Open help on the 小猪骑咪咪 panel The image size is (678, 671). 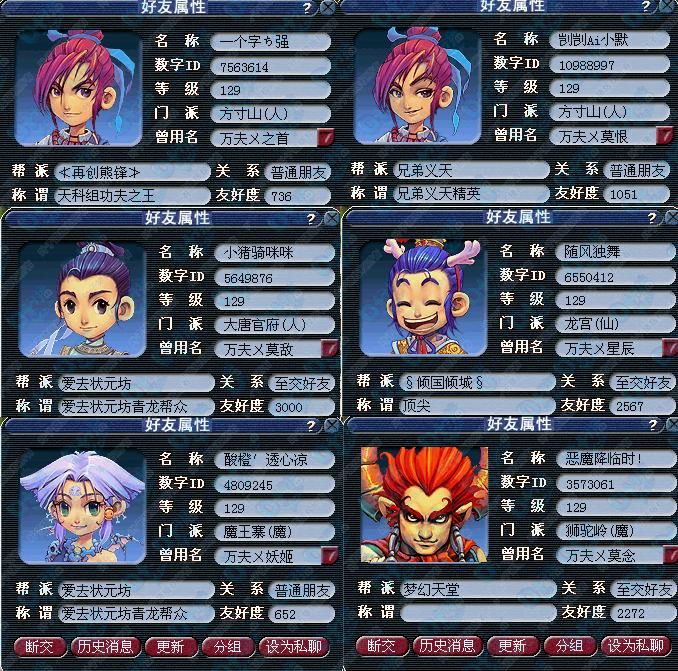pos(311,217)
